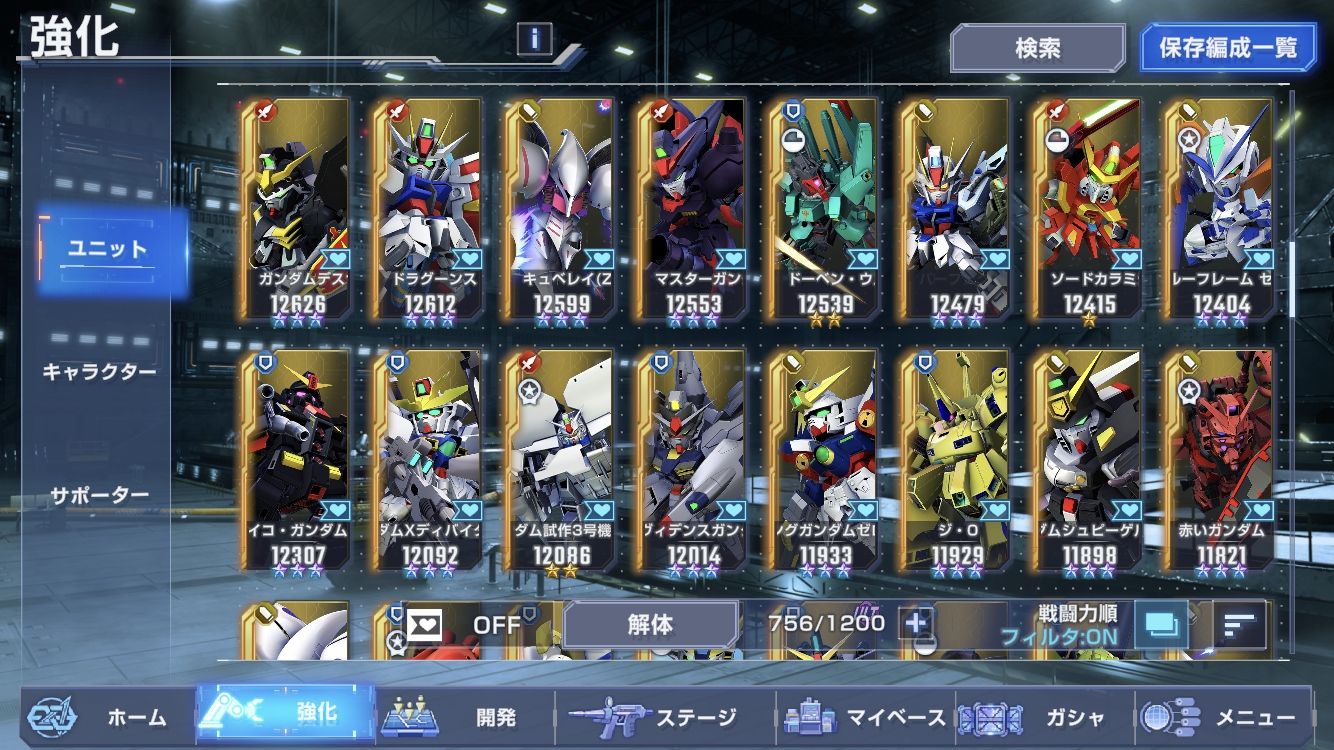Open the 検索 search button
This screenshot has width=1334, height=750.
[1037, 48]
